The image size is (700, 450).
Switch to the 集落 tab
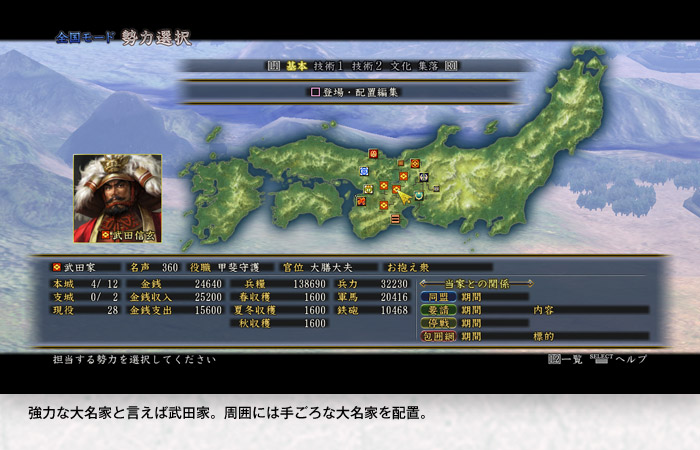tap(428, 65)
